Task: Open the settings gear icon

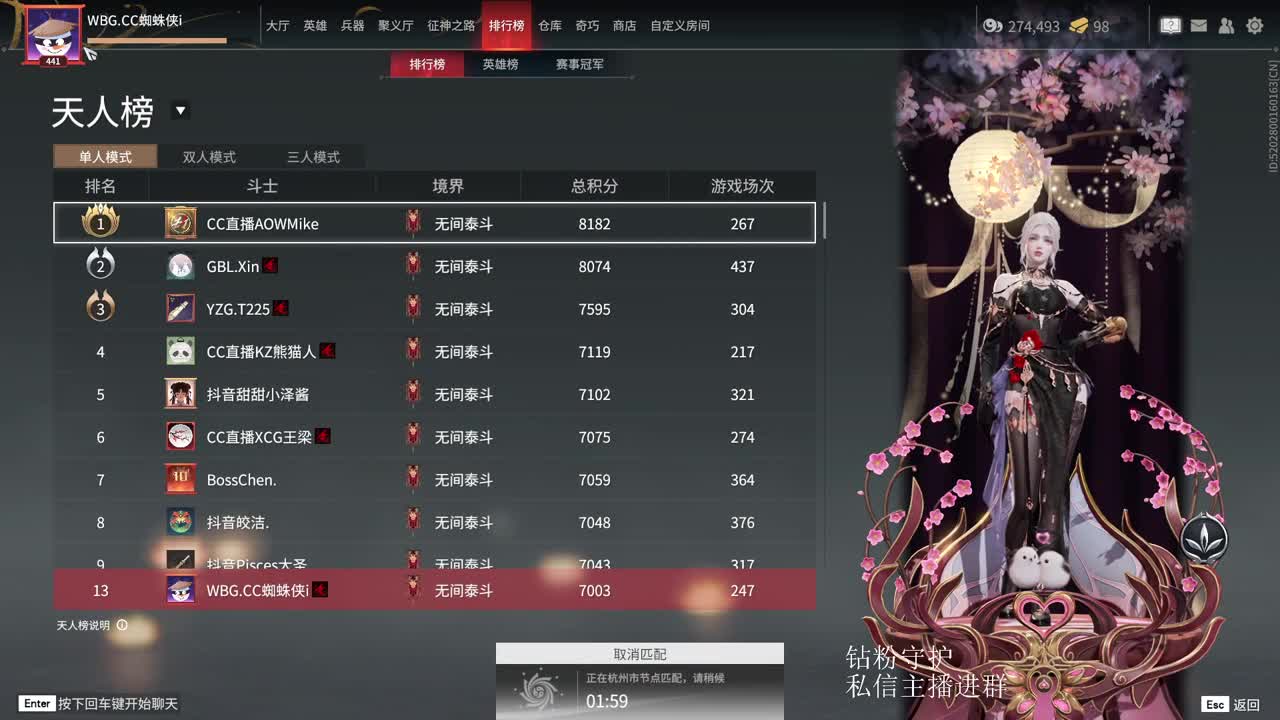Action: point(1254,26)
